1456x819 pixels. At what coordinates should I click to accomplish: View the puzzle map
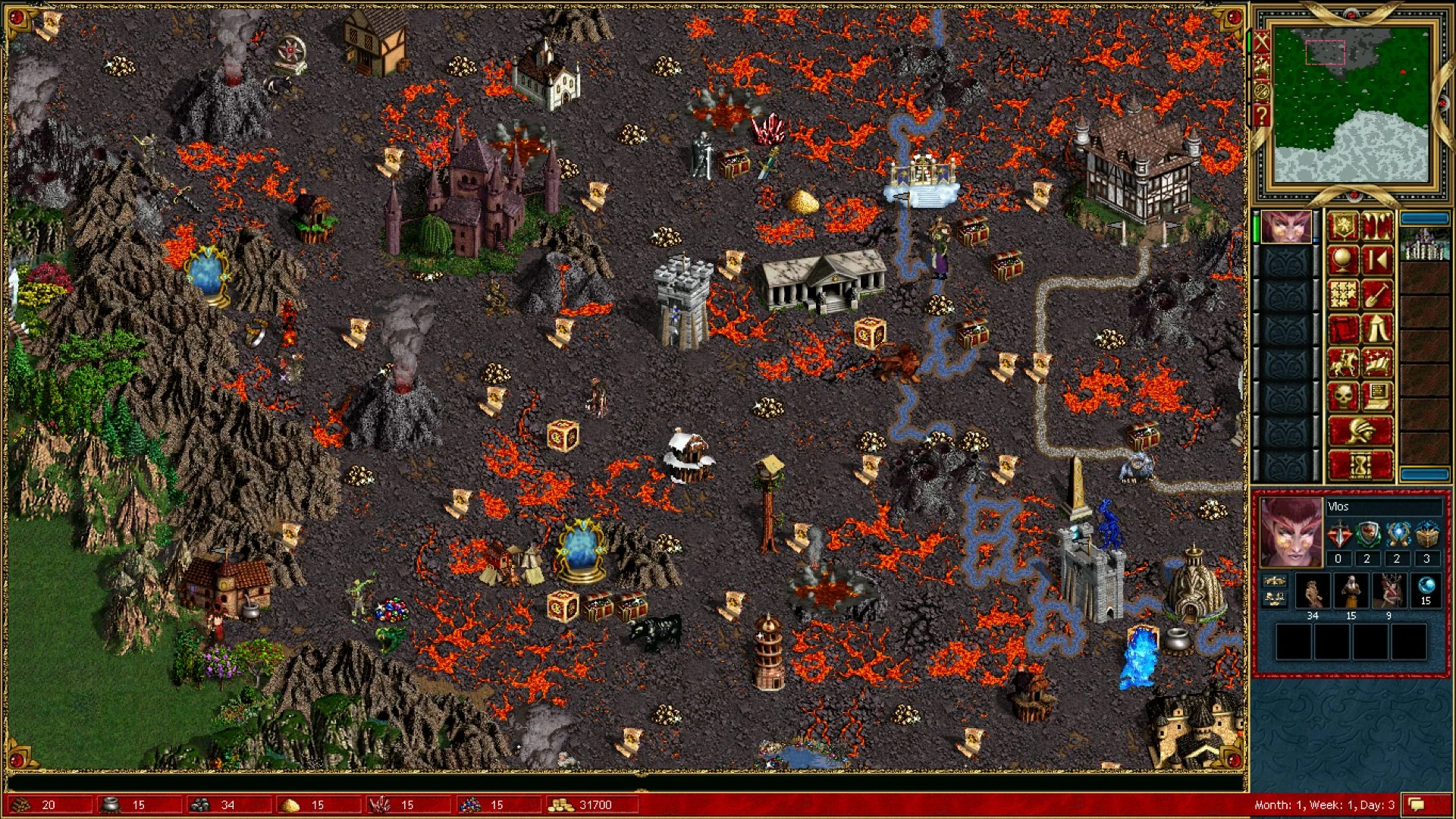(x=1343, y=295)
